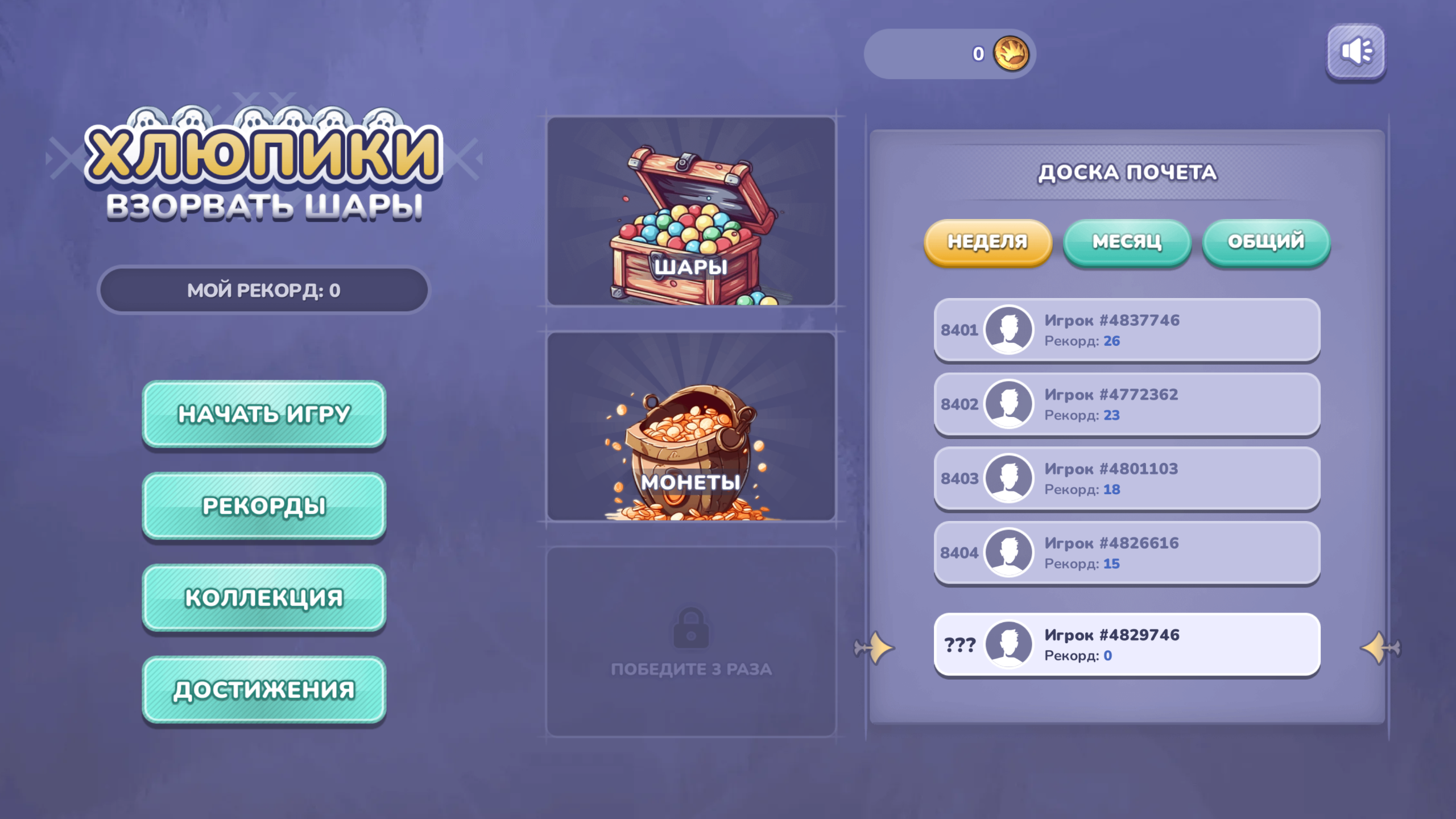
Task: Mute the game sound via speaker icon
Action: pos(1356,52)
